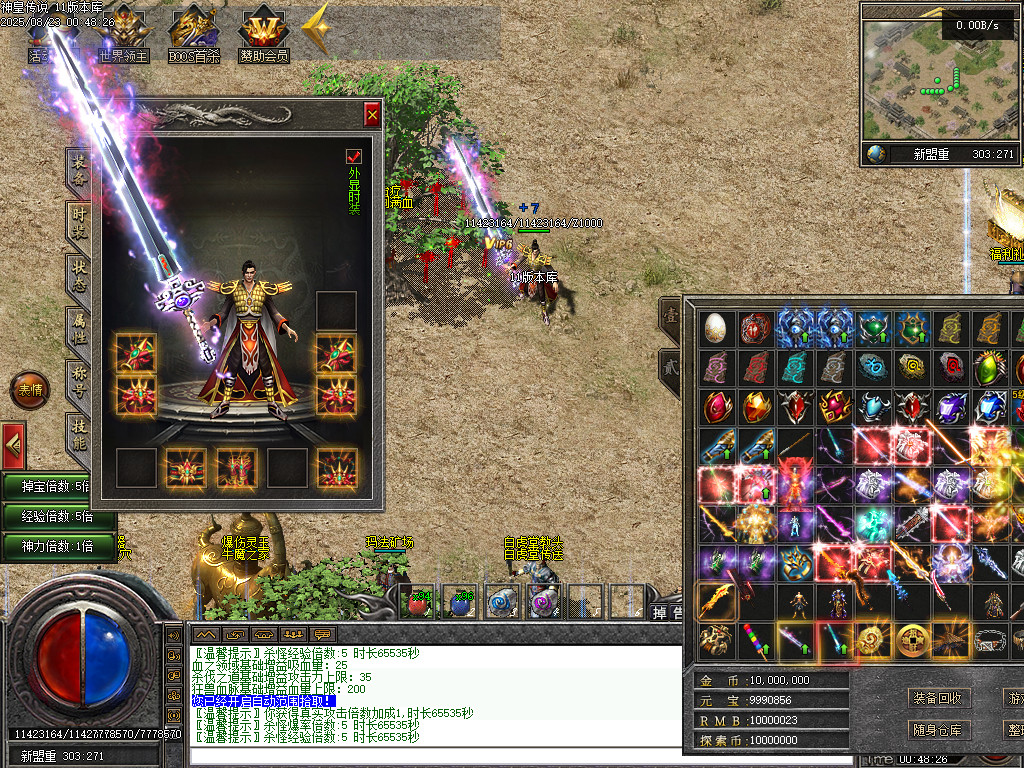Screen dimensions: 1024x768
Task: Click the 表情 emote button
Action: pyautogui.click(x=30, y=390)
